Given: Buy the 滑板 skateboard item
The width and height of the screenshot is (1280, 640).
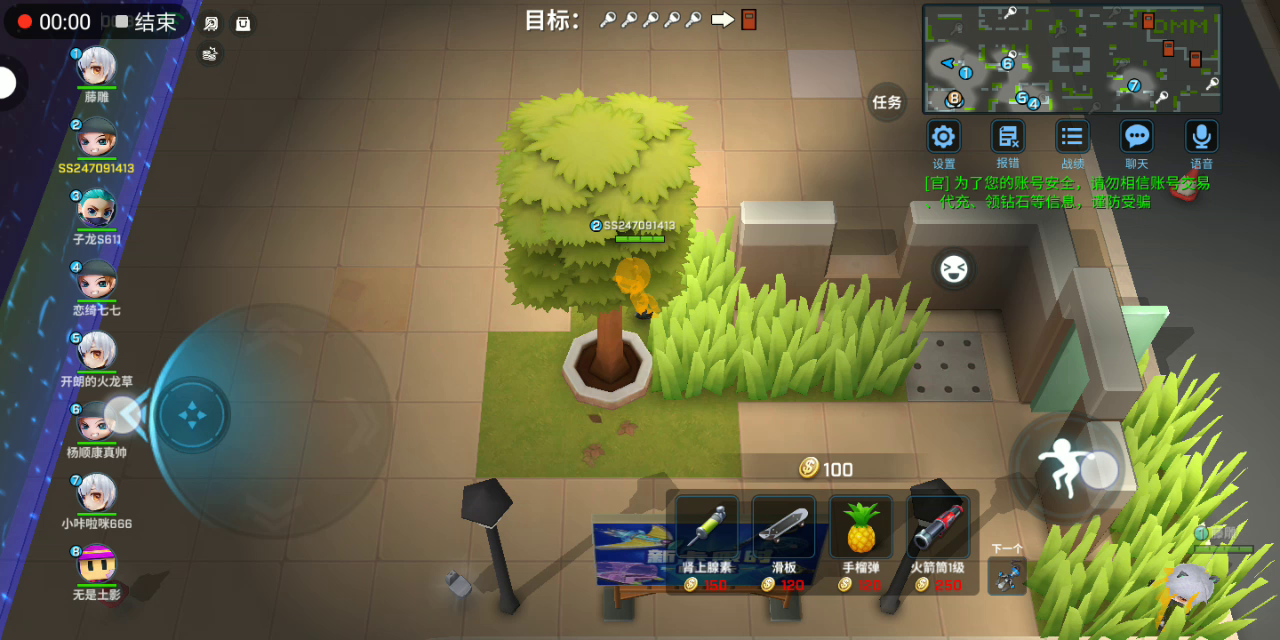Looking at the screenshot, I should pos(783,527).
